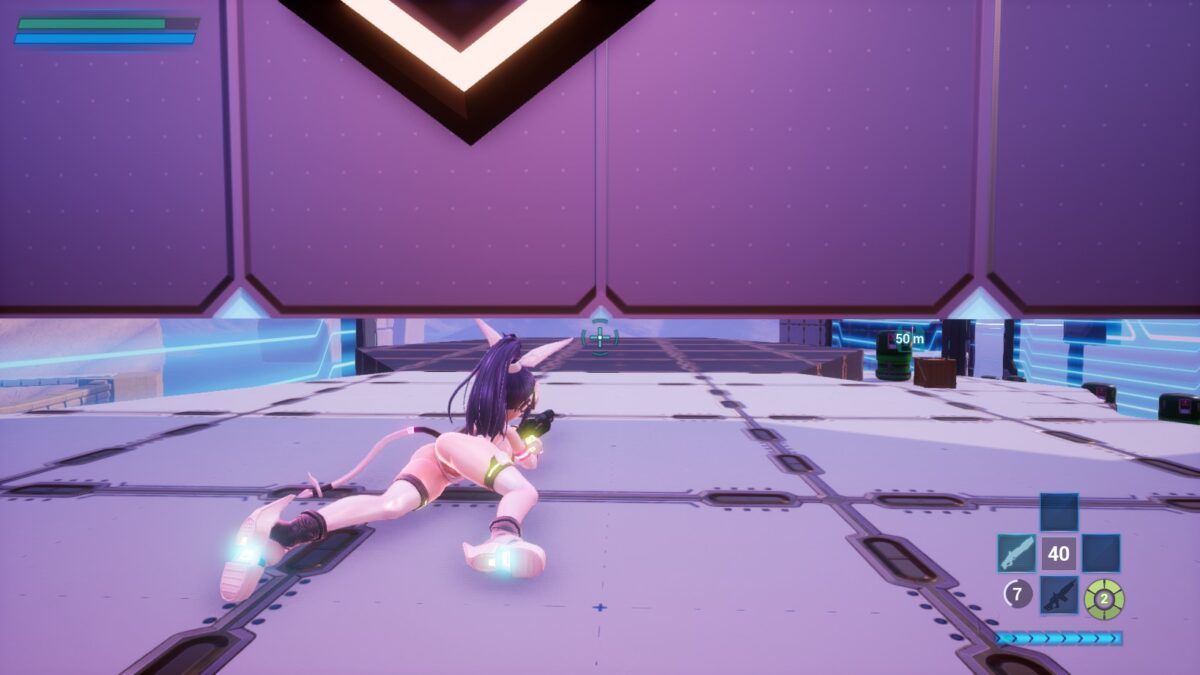
Task: Activate the green segmented wheel item
Action: tap(1104, 598)
